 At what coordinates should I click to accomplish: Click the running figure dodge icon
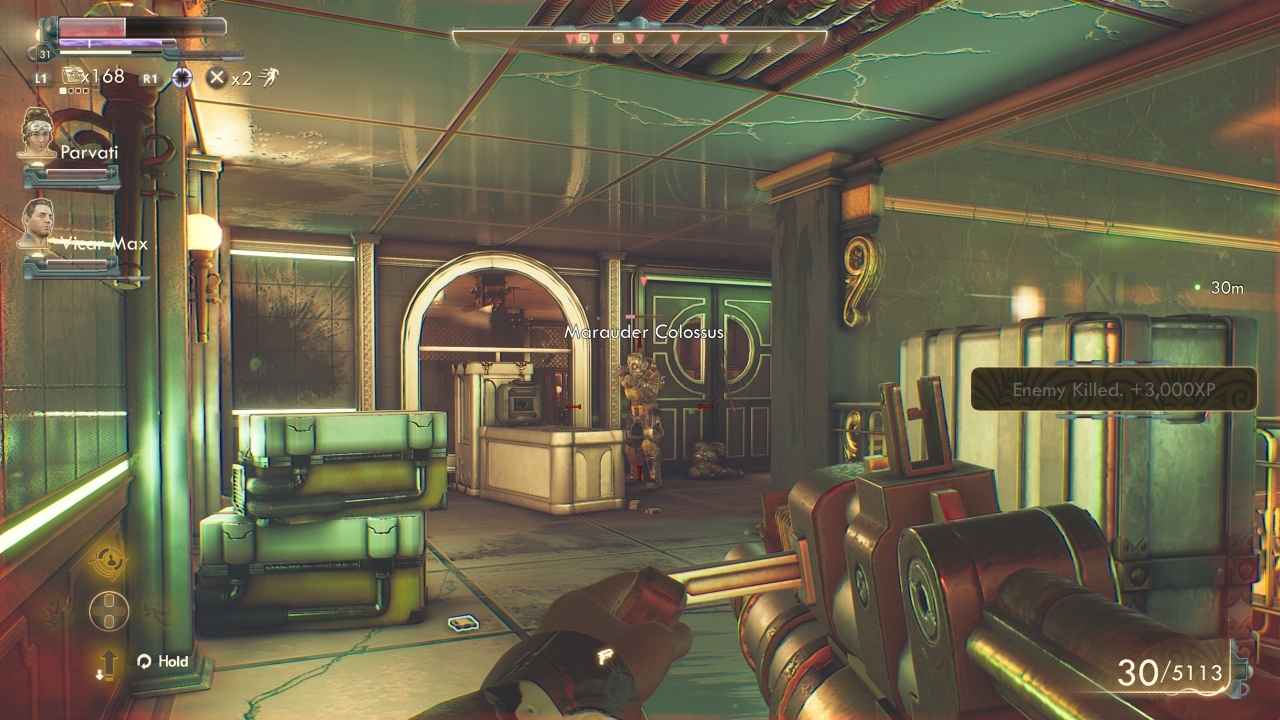point(269,77)
